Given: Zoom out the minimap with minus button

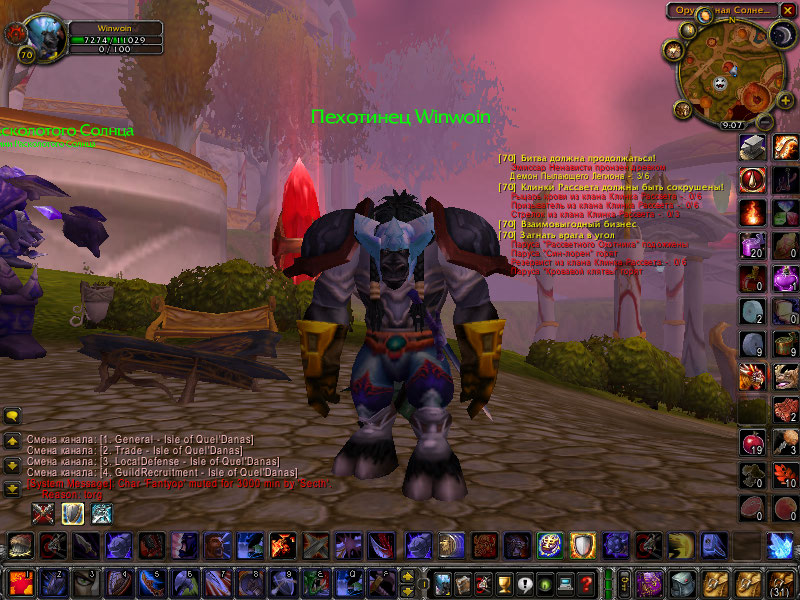Looking at the screenshot, I should 763,121.
